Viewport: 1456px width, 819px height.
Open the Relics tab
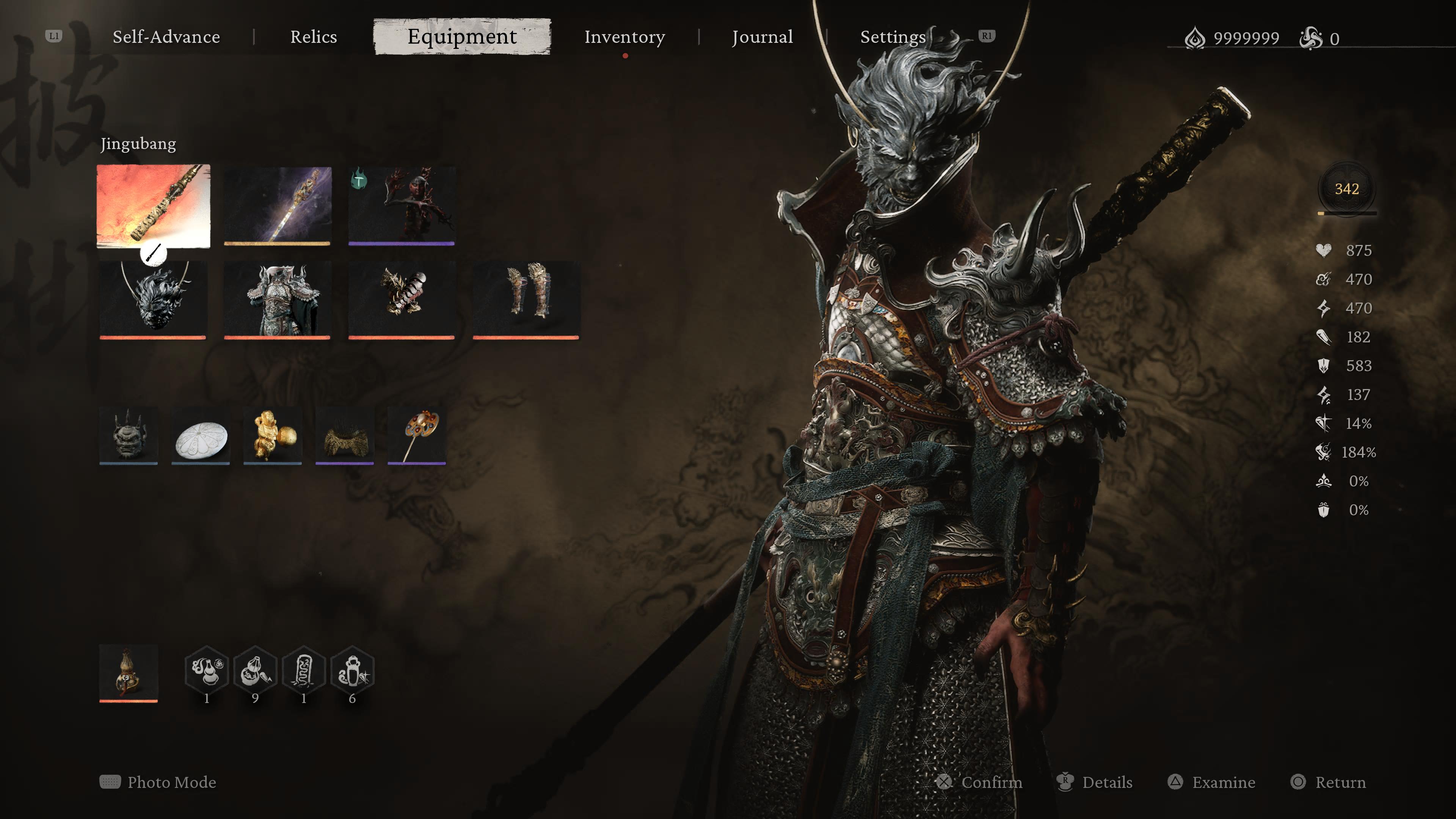tap(313, 37)
